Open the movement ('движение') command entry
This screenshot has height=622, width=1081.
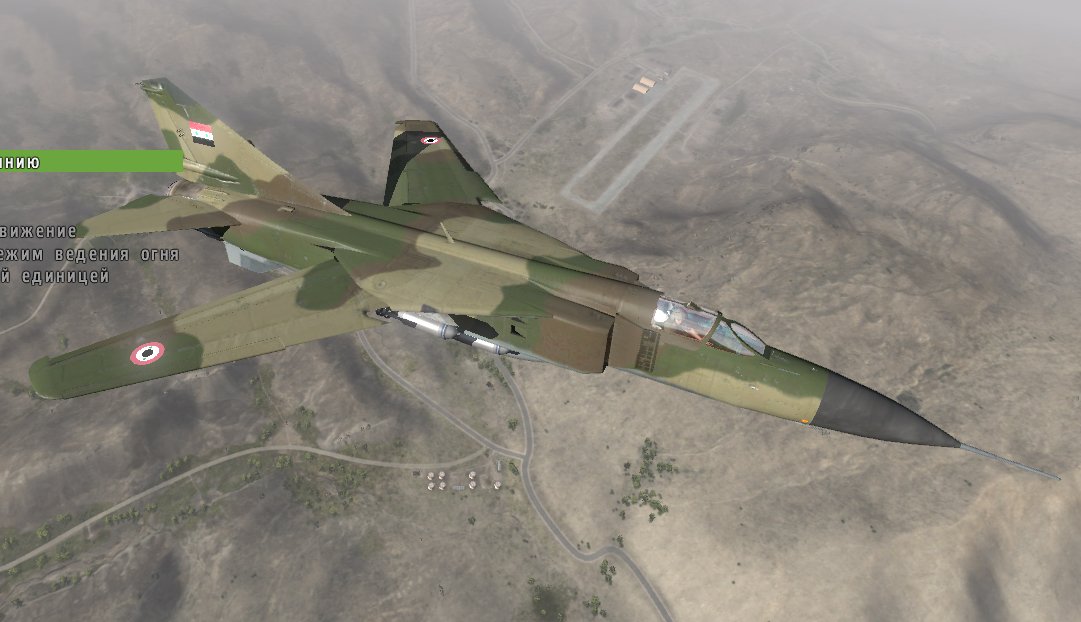(x=38, y=231)
